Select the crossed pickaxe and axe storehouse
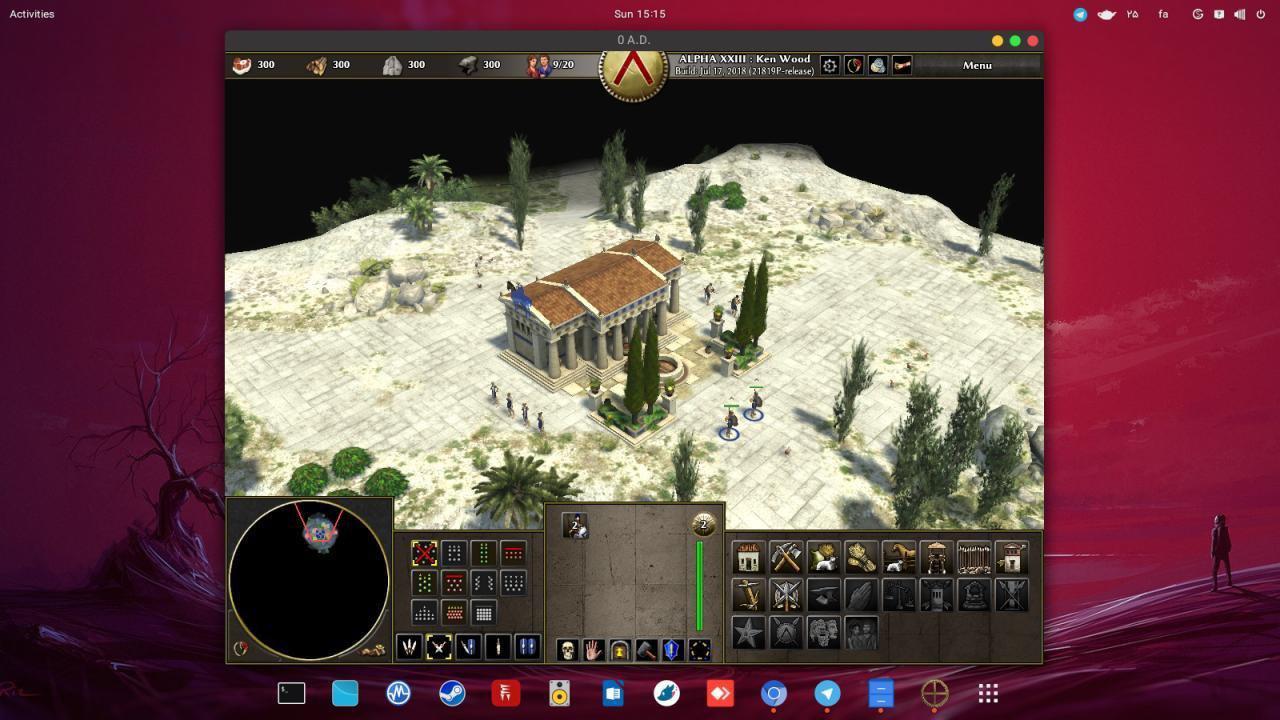 (x=786, y=557)
